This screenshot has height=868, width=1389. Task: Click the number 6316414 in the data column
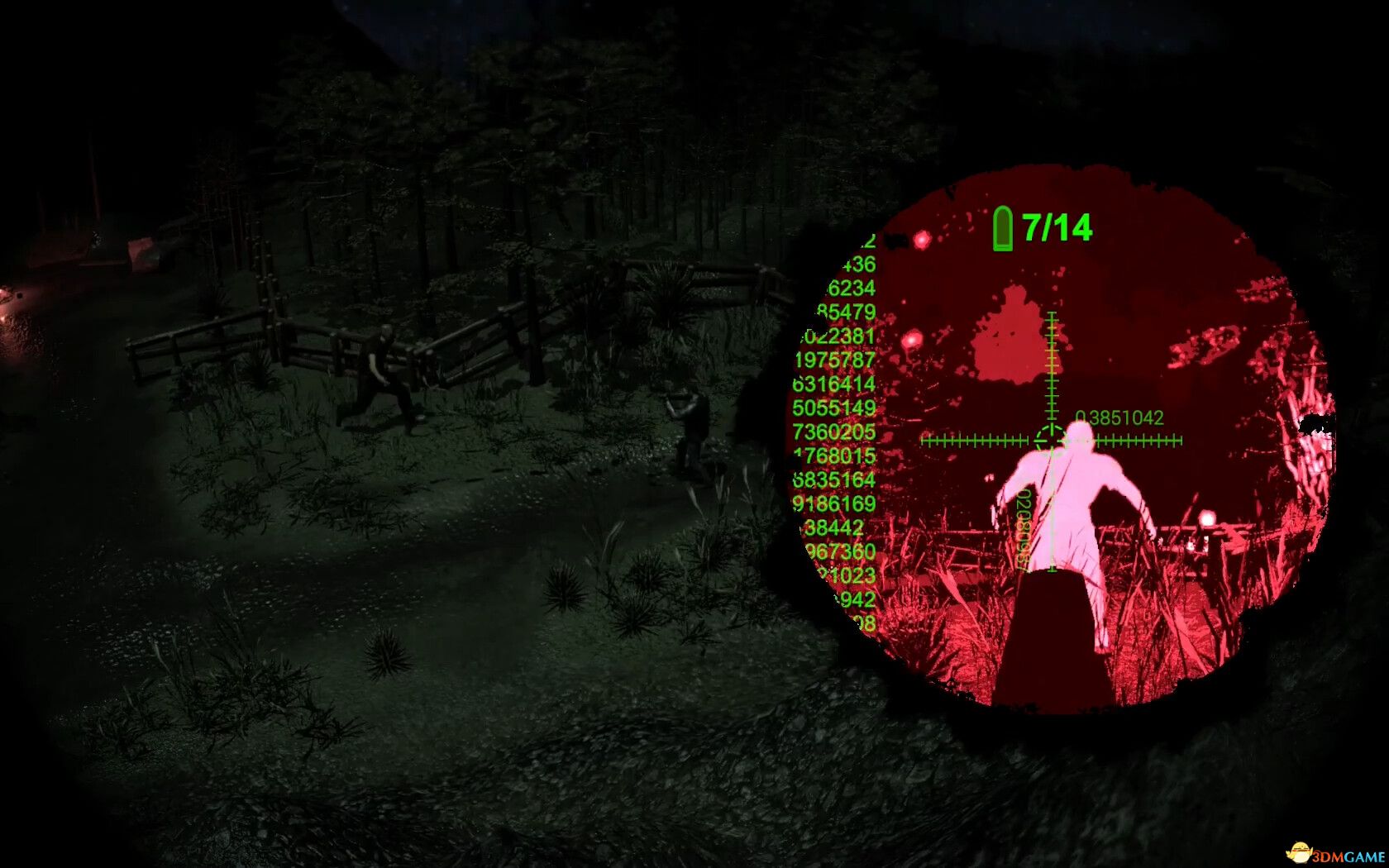(833, 384)
